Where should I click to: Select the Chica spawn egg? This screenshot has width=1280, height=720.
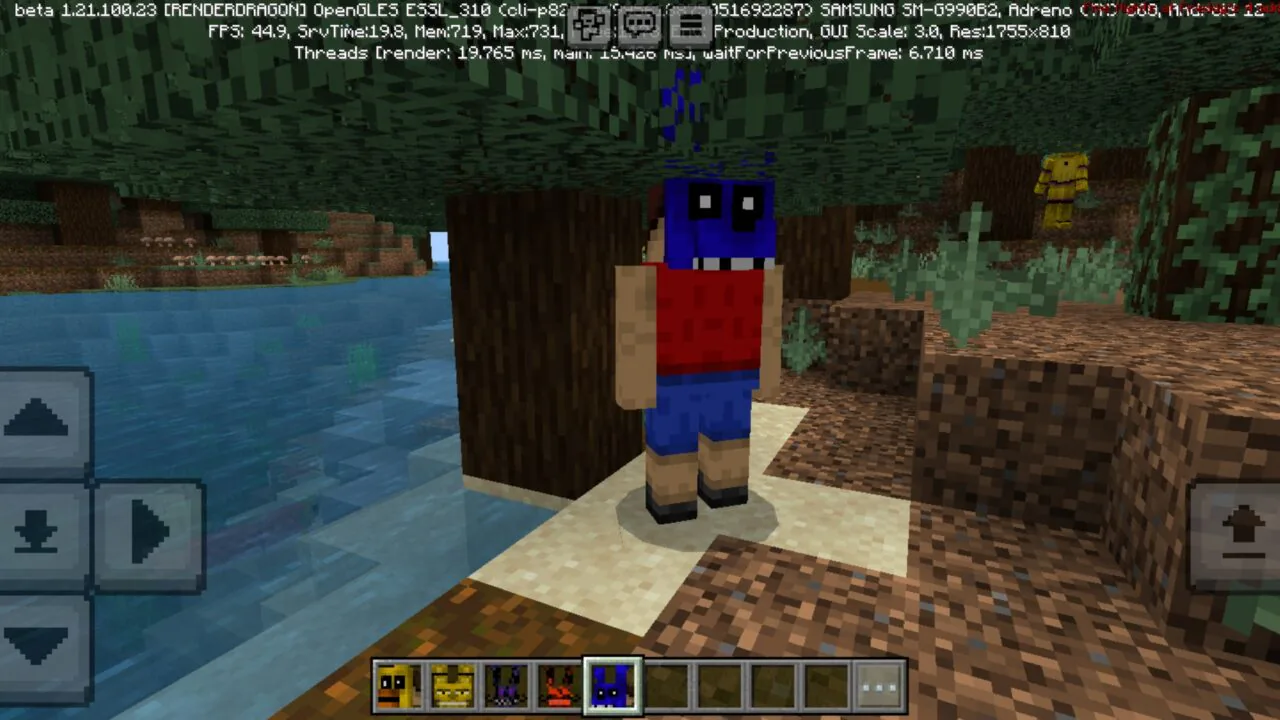click(x=397, y=684)
